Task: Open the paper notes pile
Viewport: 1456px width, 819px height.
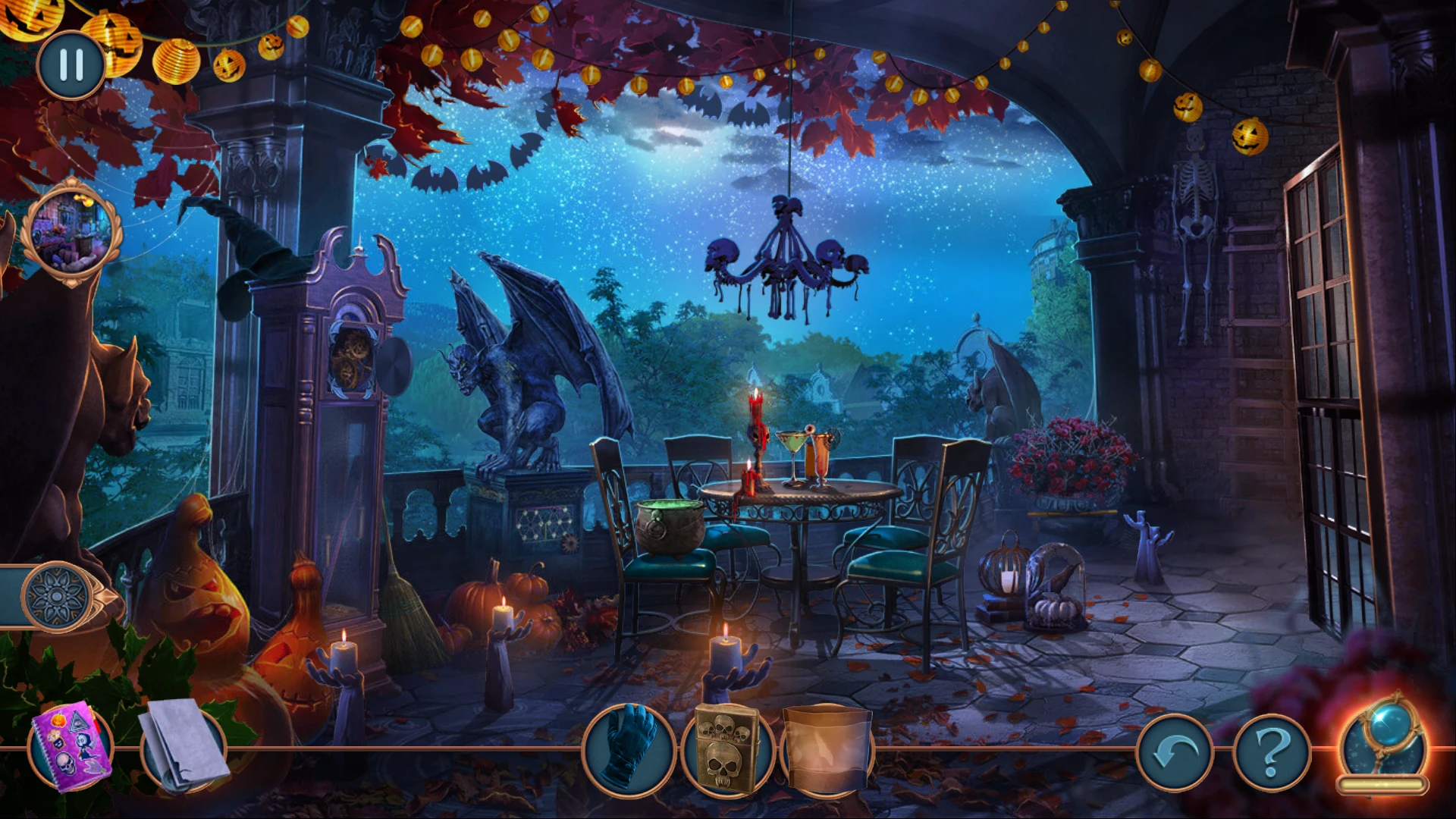Action: [182, 745]
